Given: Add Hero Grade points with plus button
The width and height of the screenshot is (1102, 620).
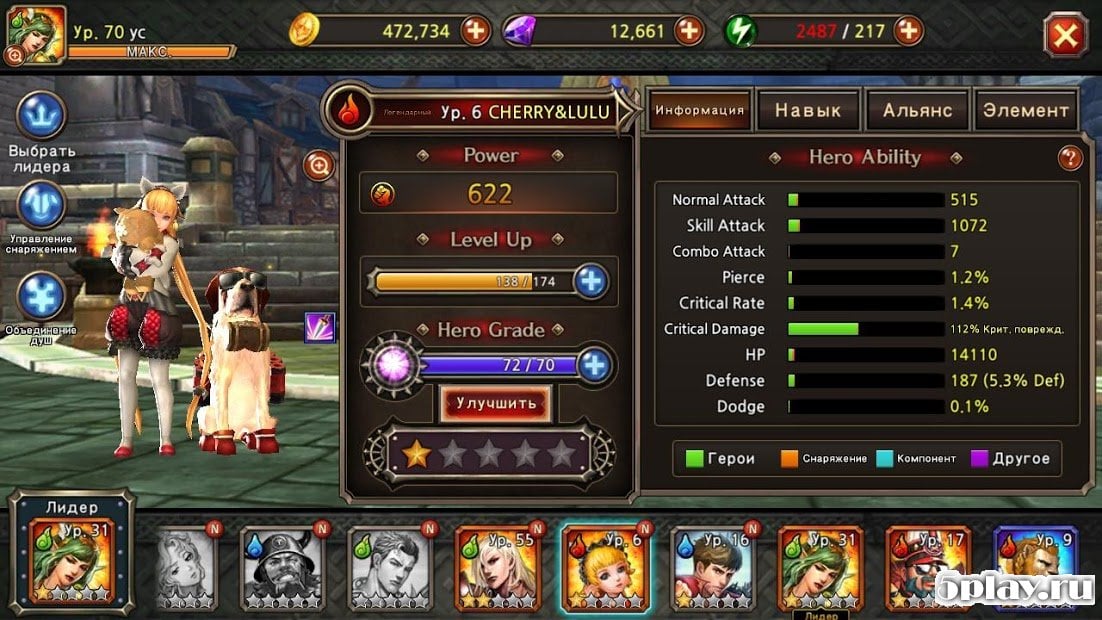Looking at the screenshot, I should [594, 365].
